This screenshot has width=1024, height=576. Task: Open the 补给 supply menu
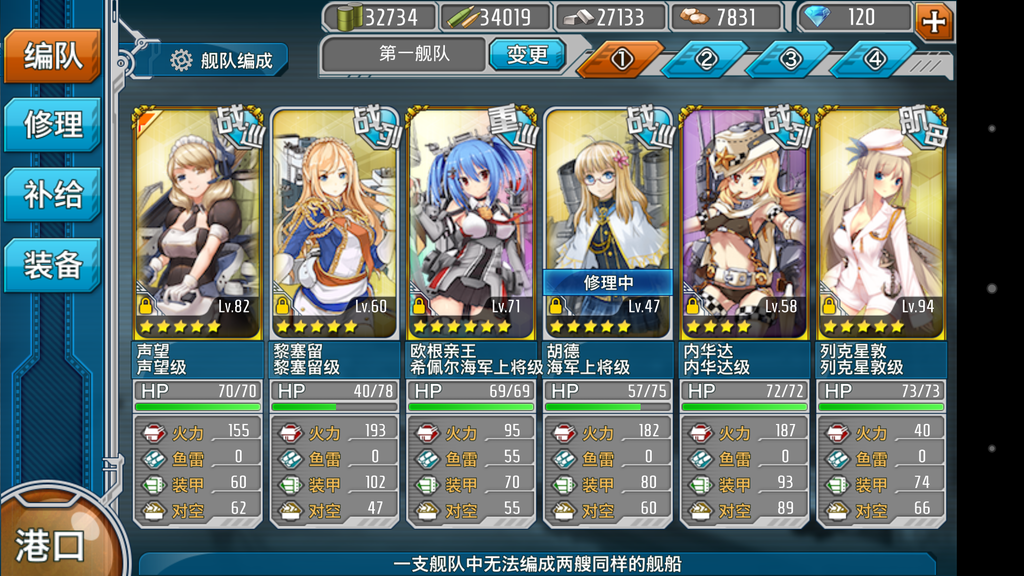(x=52, y=194)
